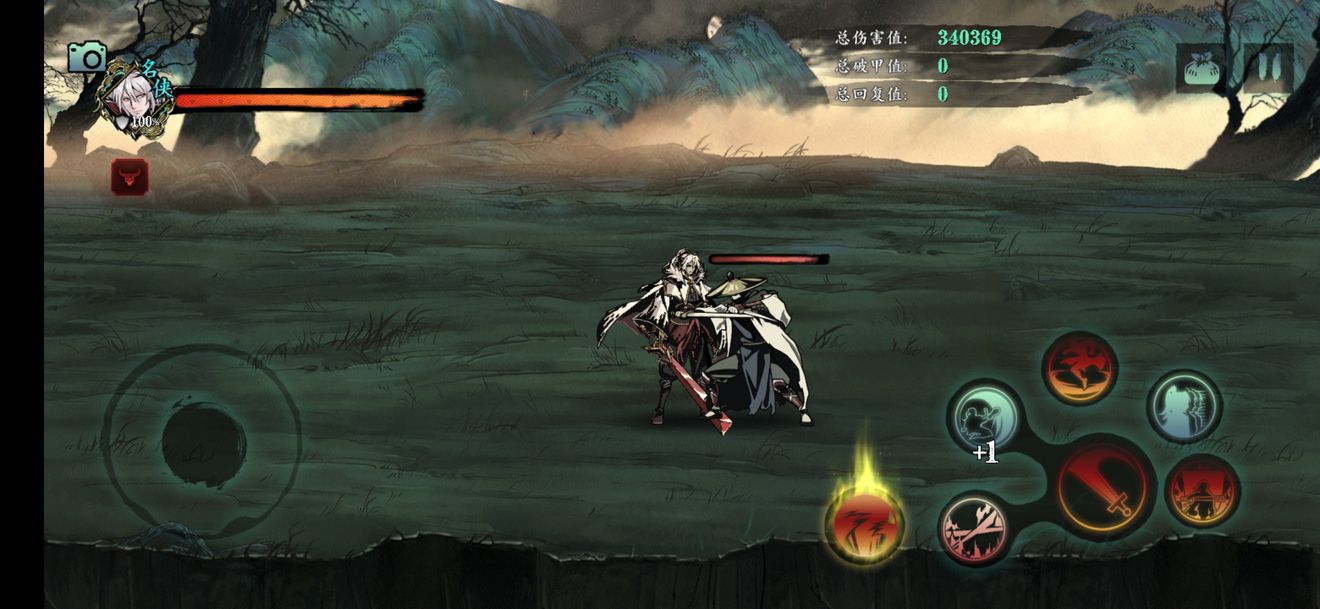The height and width of the screenshot is (609, 1320).
Task: Cast the fiery warrior stance skill
Action: click(1201, 490)
